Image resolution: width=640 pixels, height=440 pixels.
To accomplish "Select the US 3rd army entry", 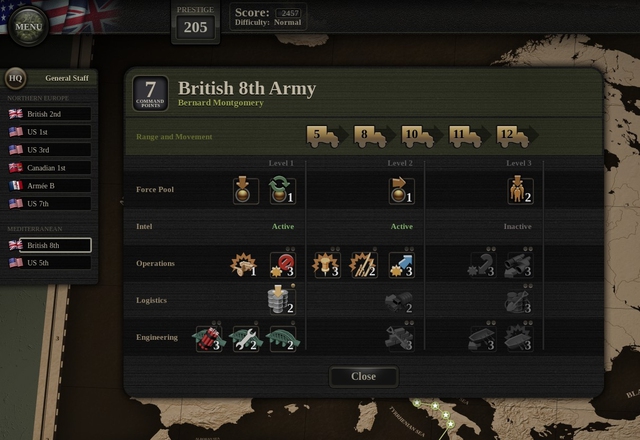I will (49, 150).
